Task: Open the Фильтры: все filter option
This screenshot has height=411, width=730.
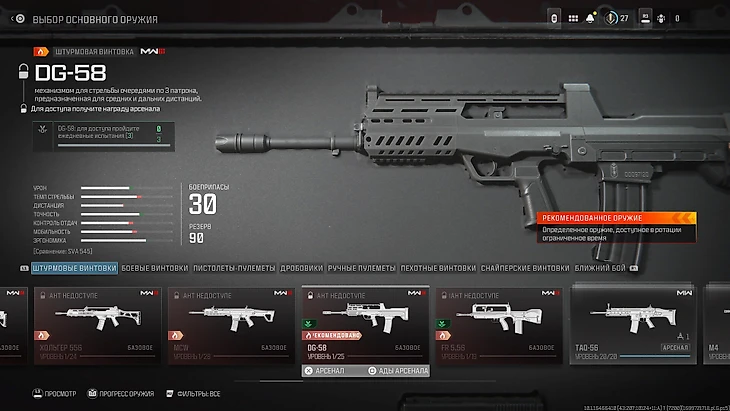Action: [198, 394]
